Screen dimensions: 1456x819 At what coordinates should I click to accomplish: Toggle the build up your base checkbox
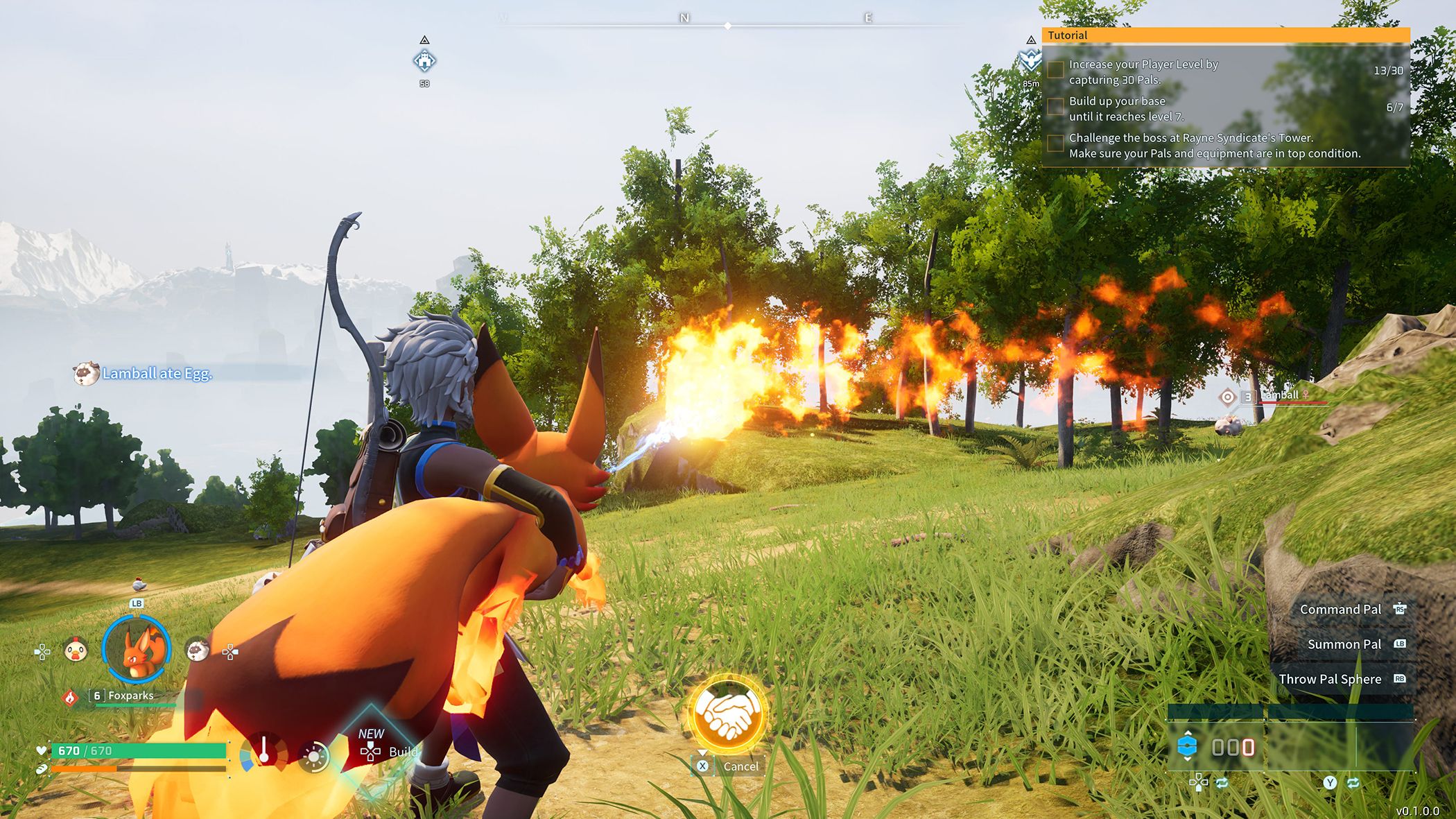pyautogui.click(x=1055, y=107)
